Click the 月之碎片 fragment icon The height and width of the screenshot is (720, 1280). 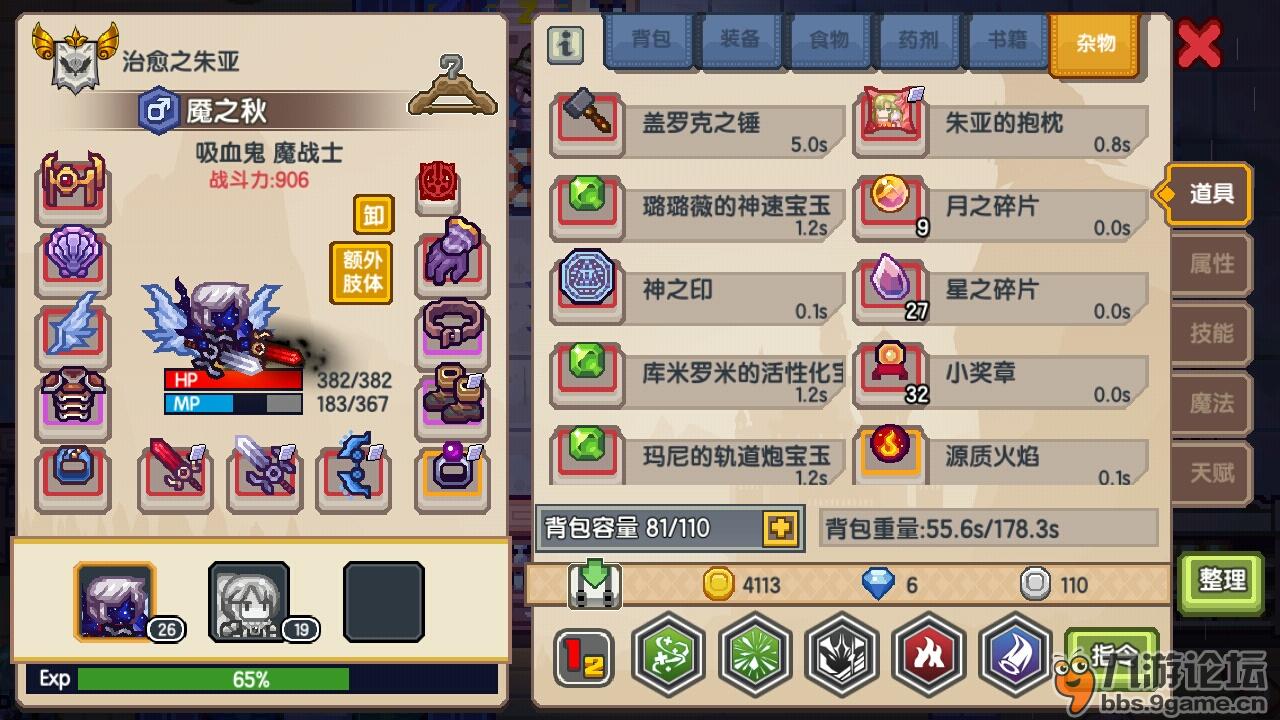(890, 200)
